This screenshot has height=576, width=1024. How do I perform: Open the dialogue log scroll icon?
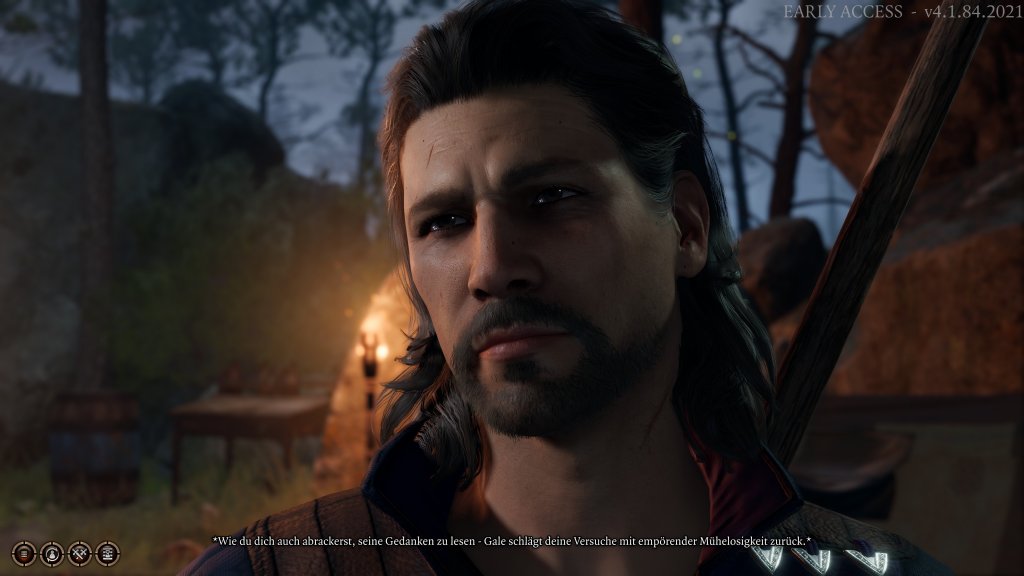(107, 553)
